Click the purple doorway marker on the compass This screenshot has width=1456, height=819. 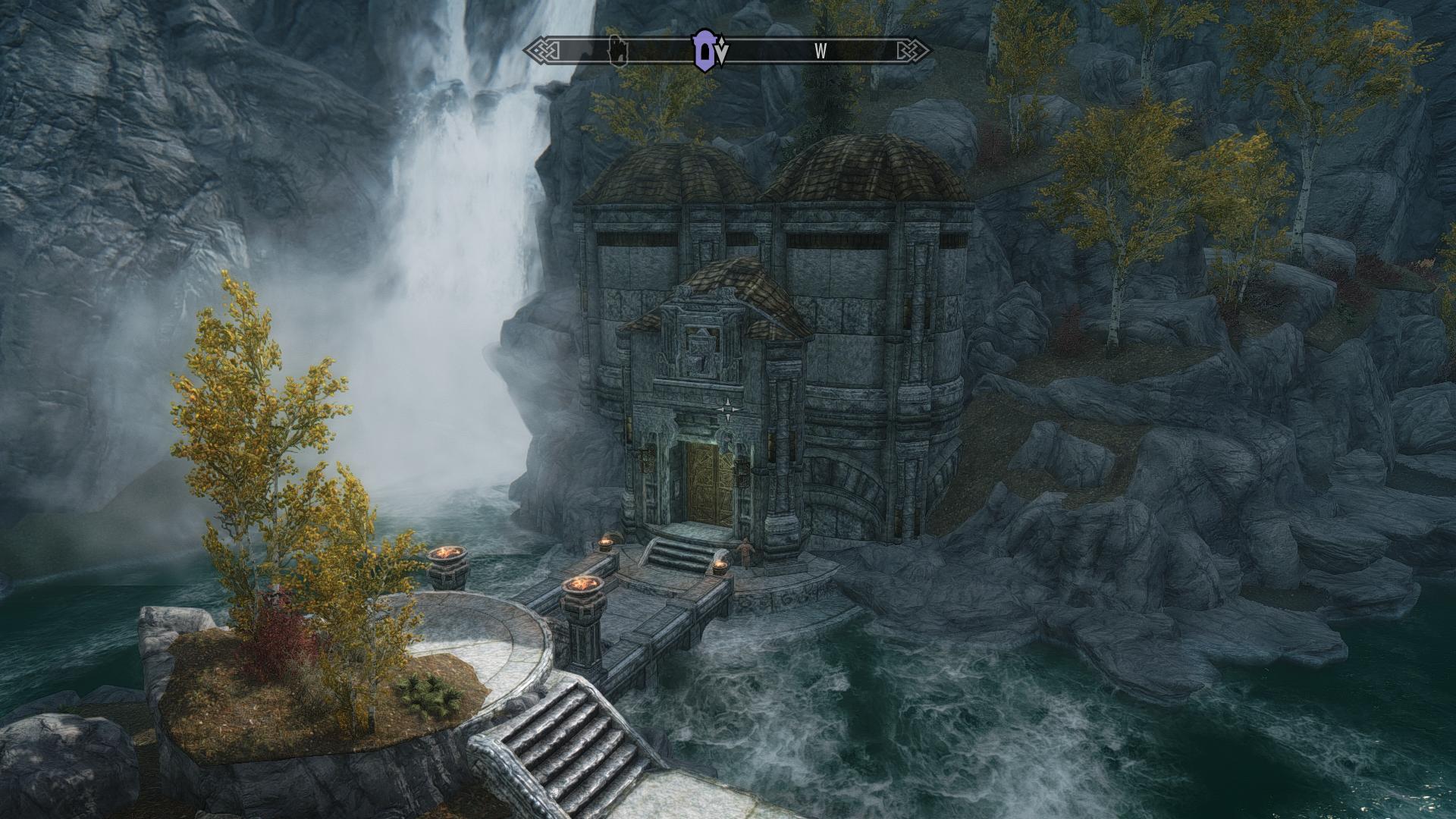tap(704, 50)
